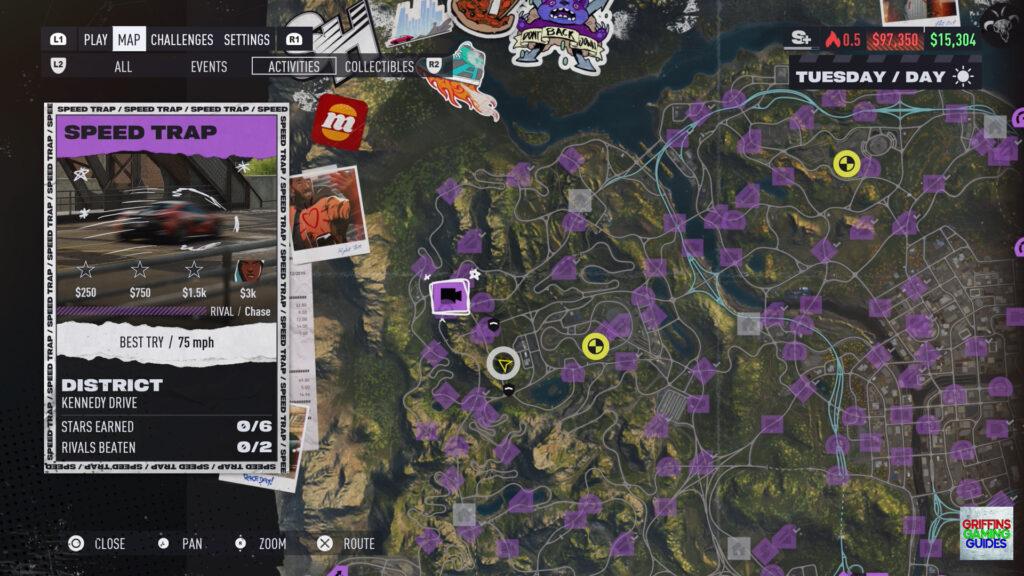Viewport: 1024px width, 576px height.
Task: Switch to the PLAY tab
Action: (x=96, y=40)
